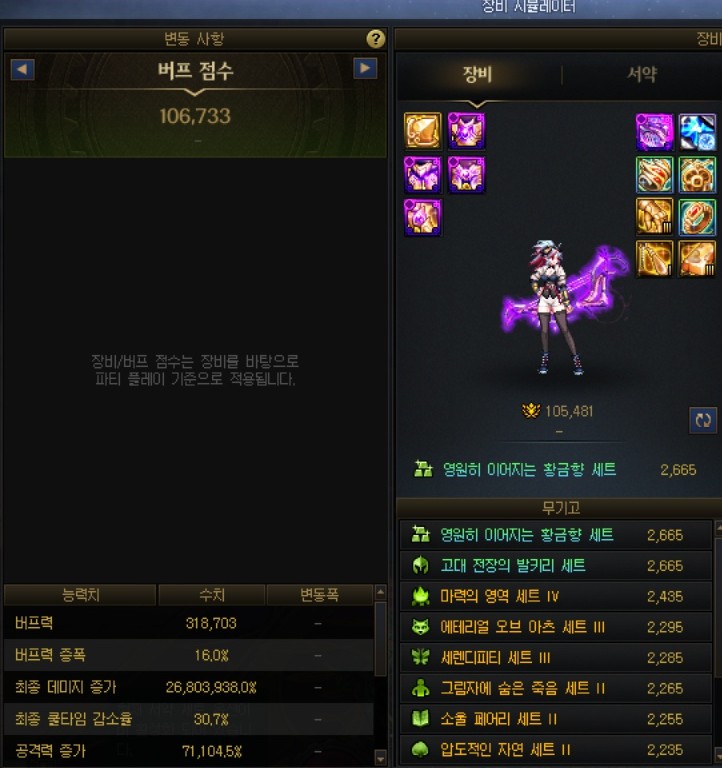Pick 세렌디피티 세트 III in the list
This screenshot has height=768, width=722.
[x=555, y=658]
